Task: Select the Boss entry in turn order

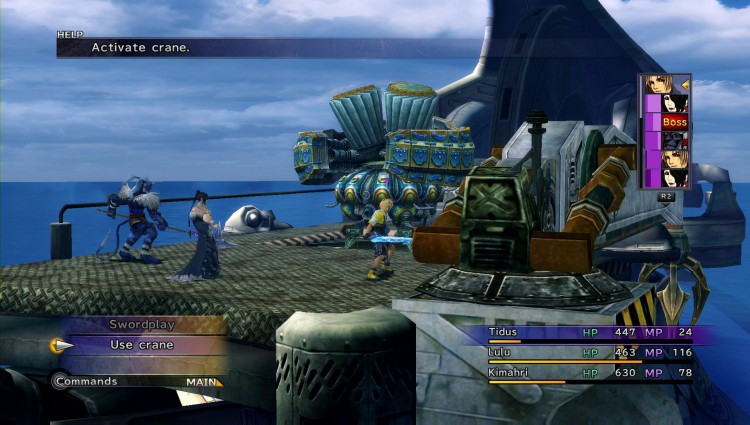Action: tap(673, 121)
